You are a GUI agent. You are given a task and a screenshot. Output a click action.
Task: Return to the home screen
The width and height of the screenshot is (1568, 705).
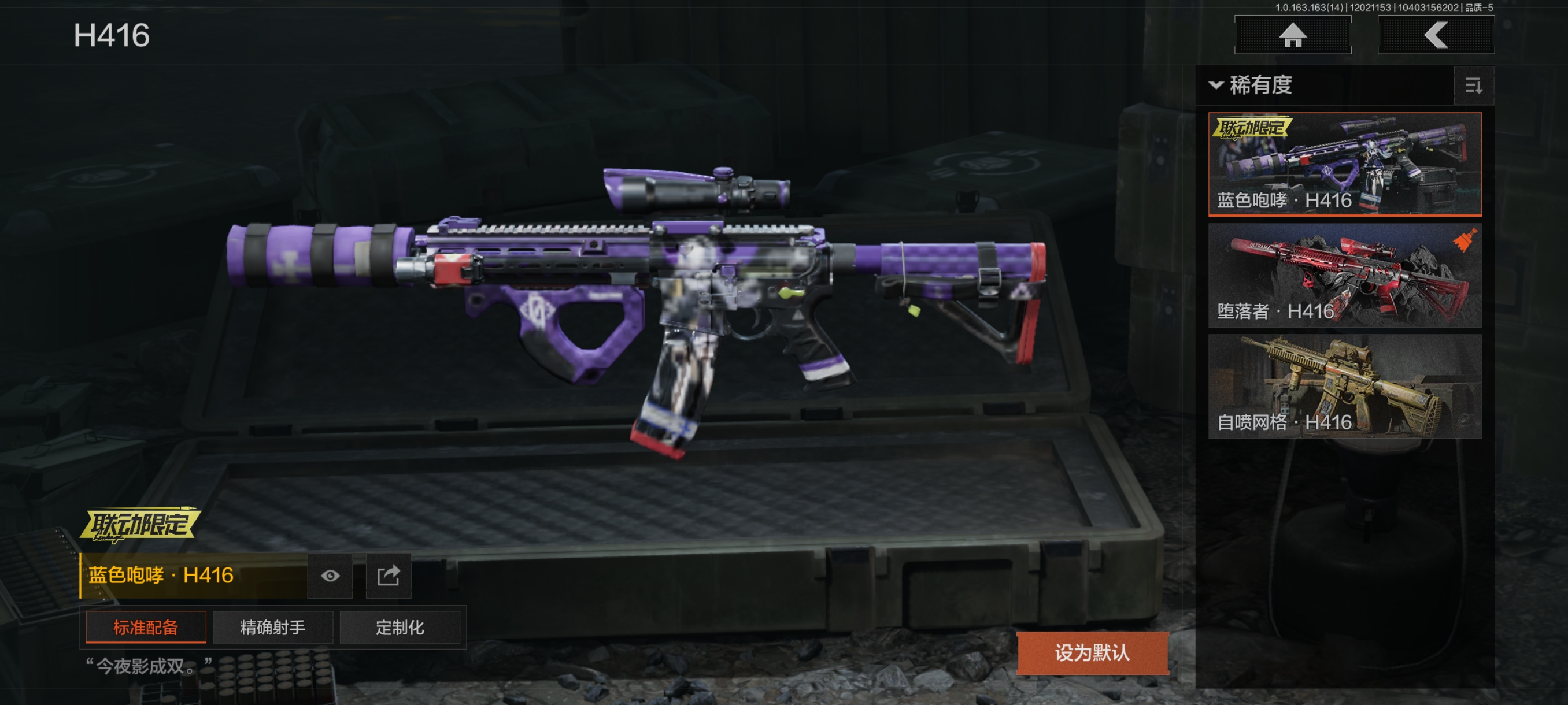pyautogui.click(x=1292, y=35)
